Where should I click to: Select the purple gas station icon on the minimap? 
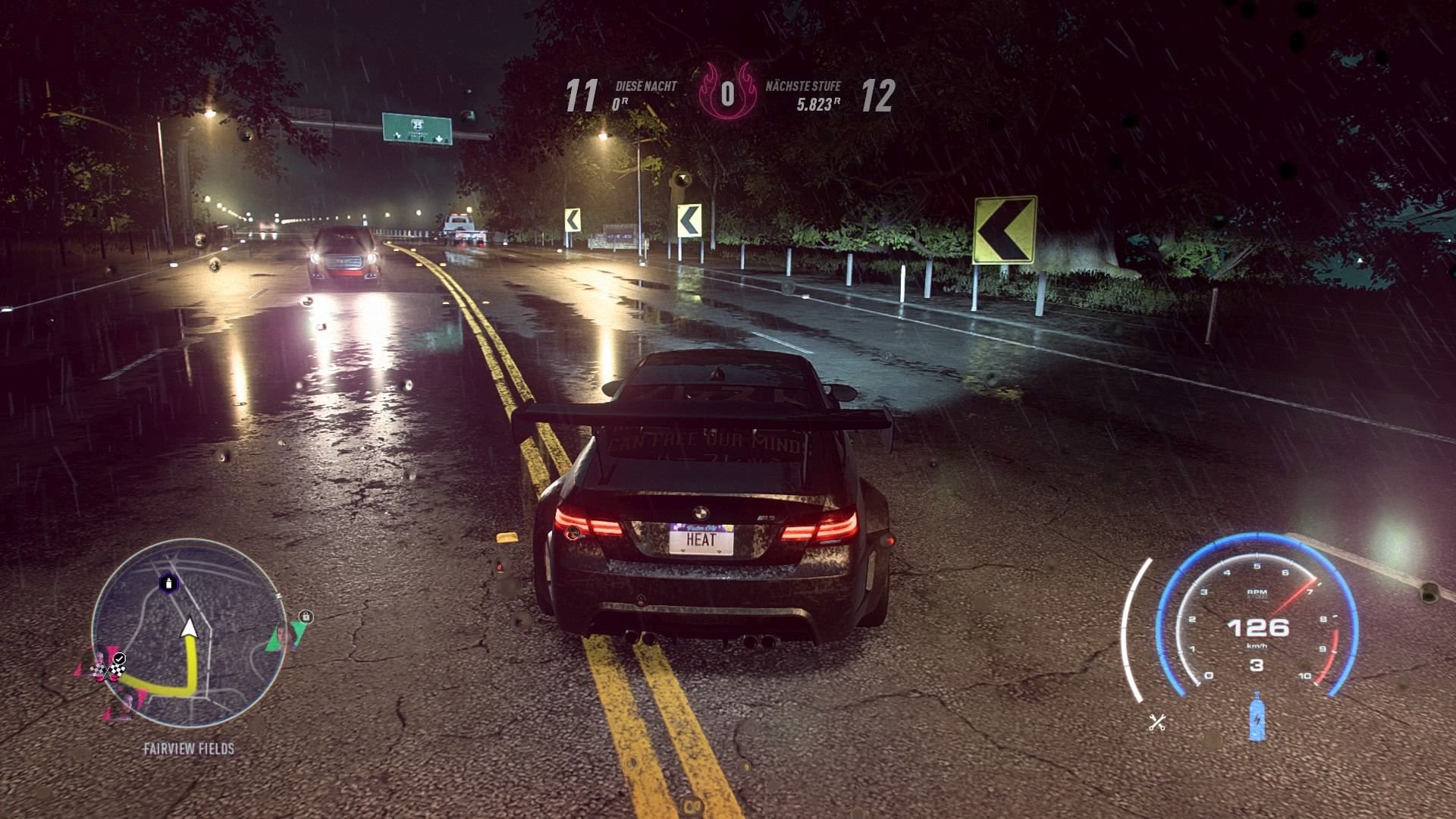pyautogui.click(x=168, y=583)
